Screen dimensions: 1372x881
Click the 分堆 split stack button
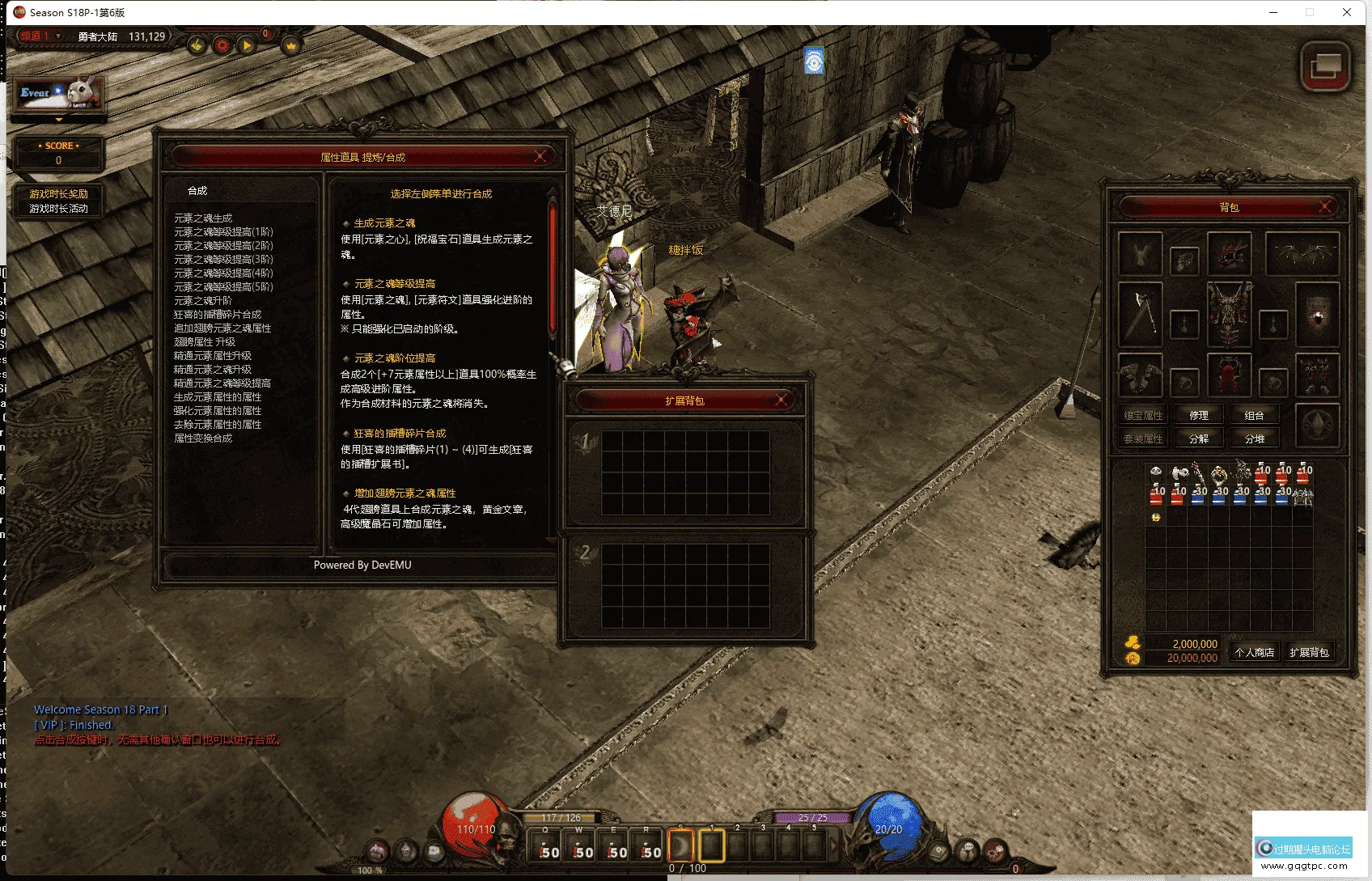click(x=1254, y=439)
